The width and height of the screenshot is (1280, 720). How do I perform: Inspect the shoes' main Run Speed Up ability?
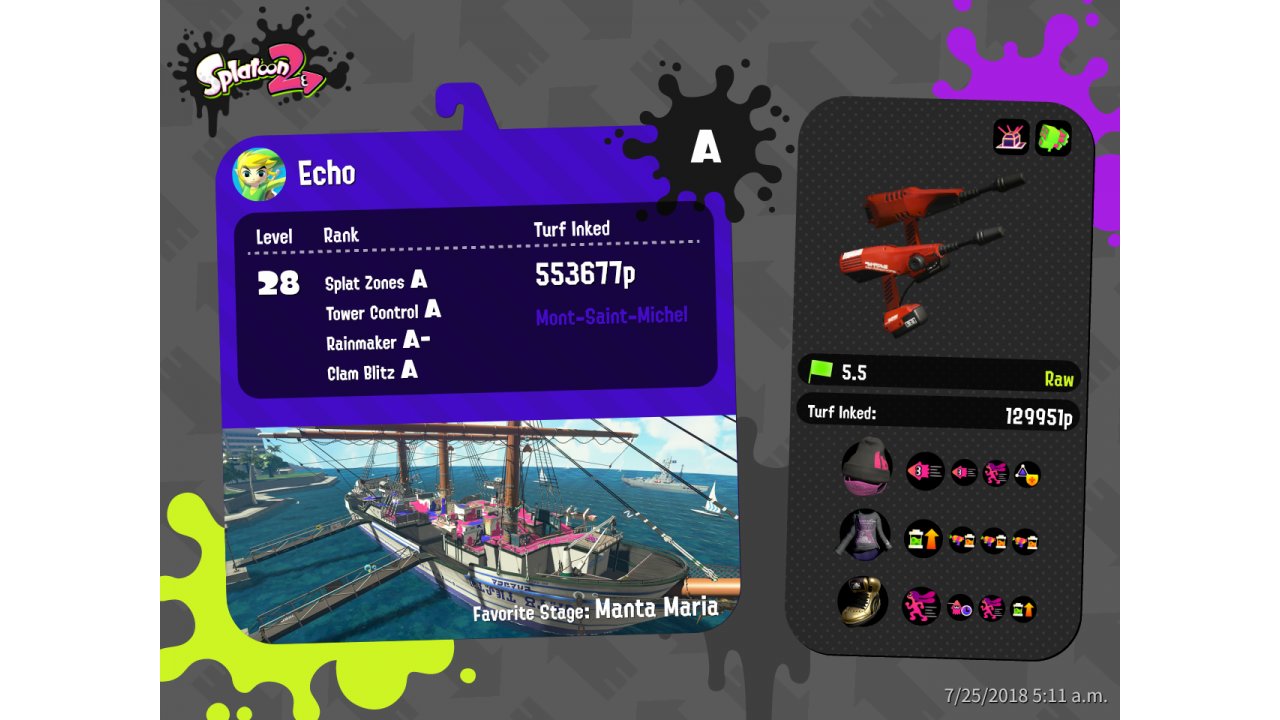pyautogui.click(x=921, y=606)
